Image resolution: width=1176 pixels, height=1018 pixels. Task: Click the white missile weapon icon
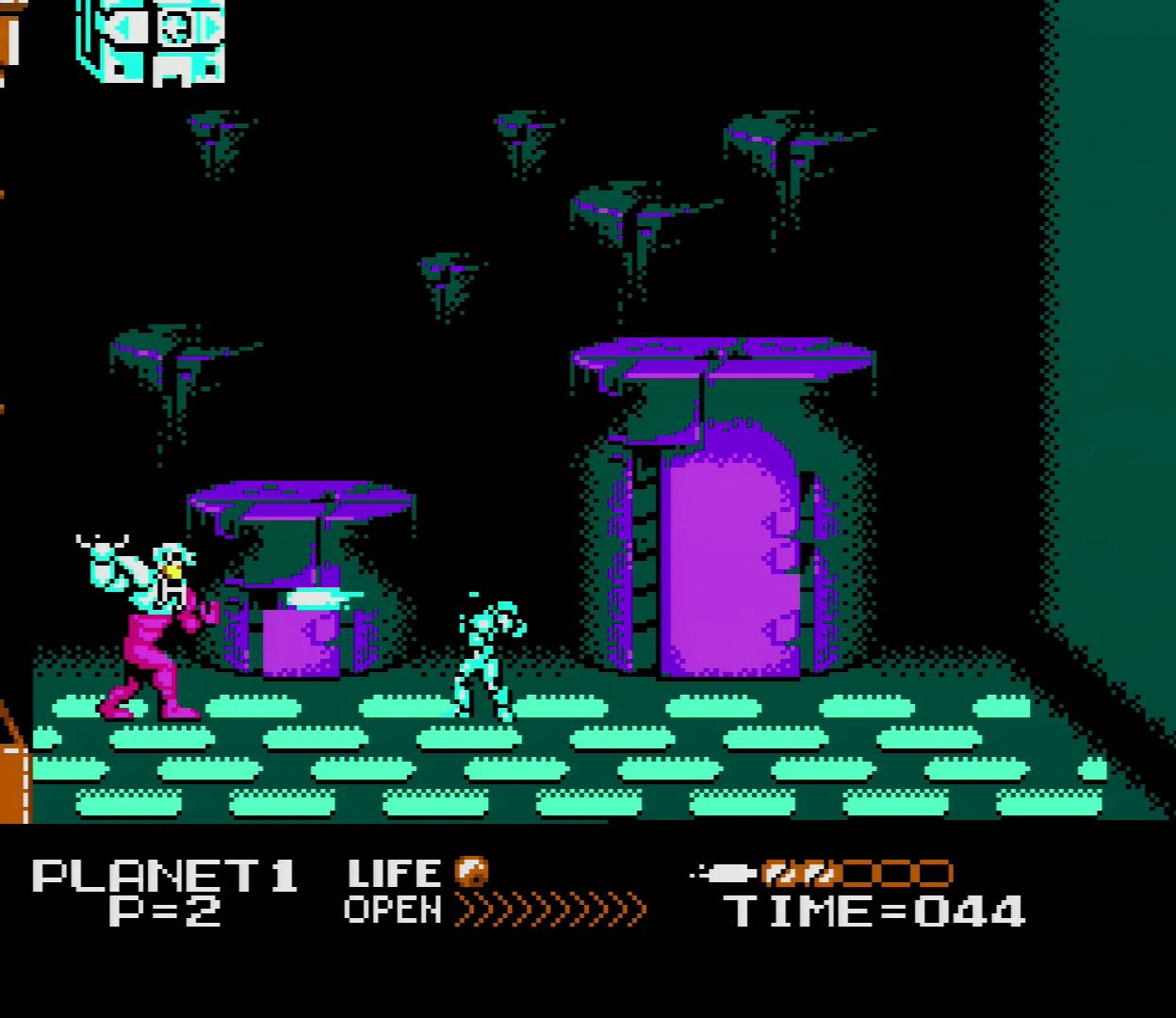point(724,874)
